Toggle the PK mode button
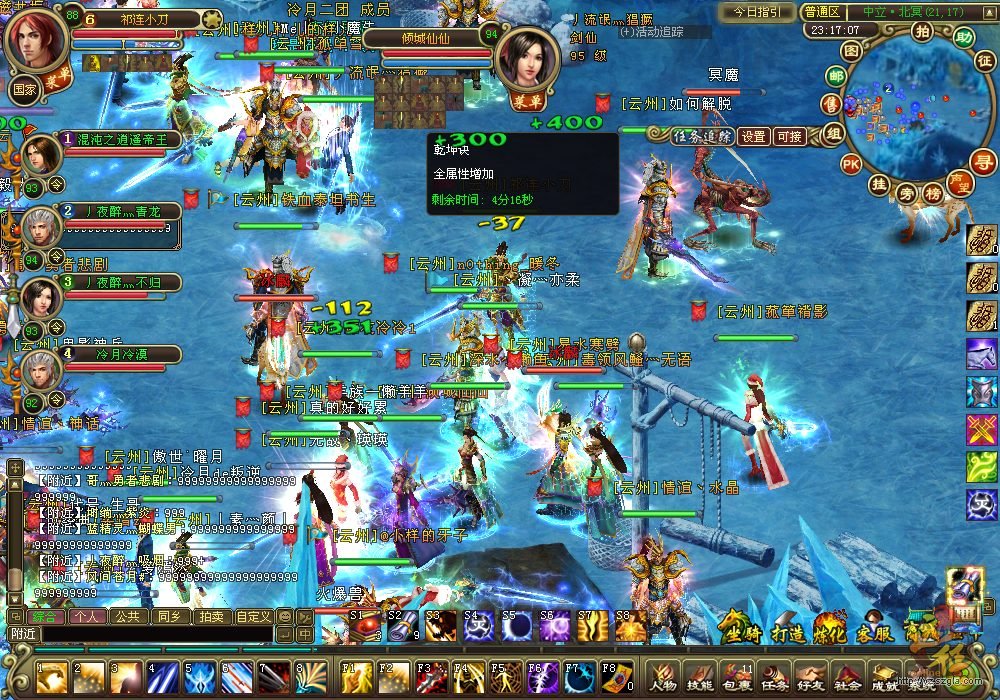The height and width of the screenshot is (700, 1000). (x=851, y=163)
